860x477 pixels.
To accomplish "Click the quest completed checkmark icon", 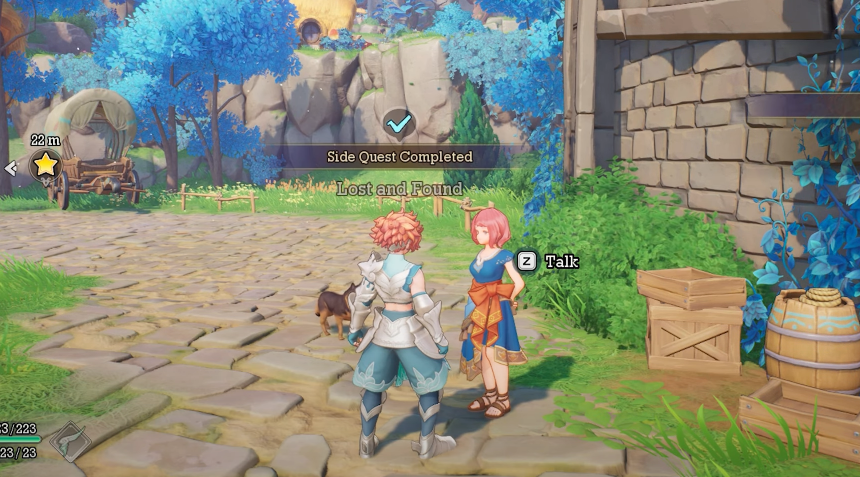I will (399, 124).
